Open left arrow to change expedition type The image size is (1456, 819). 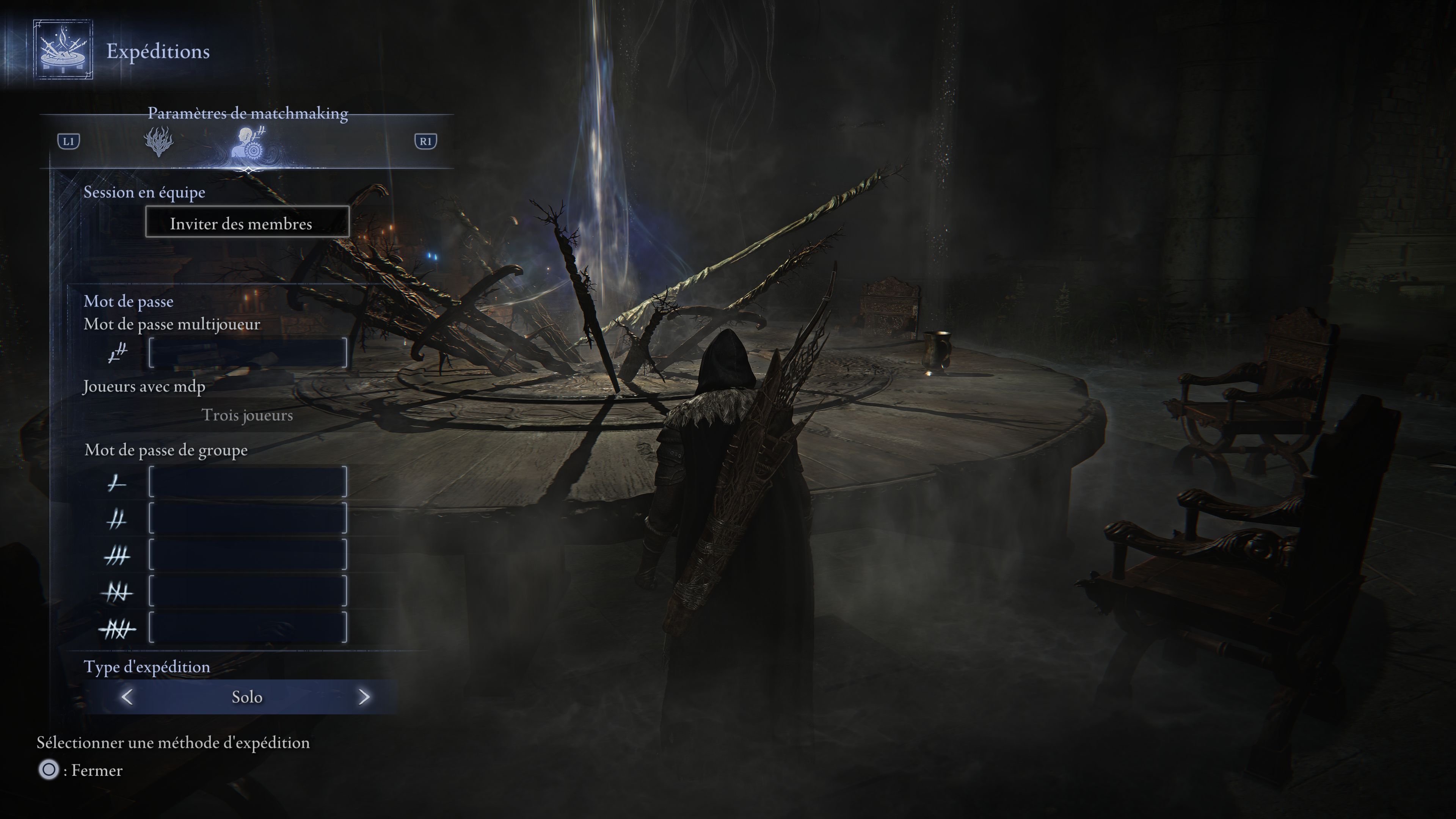pyautogui.click(x=128, y=697)
